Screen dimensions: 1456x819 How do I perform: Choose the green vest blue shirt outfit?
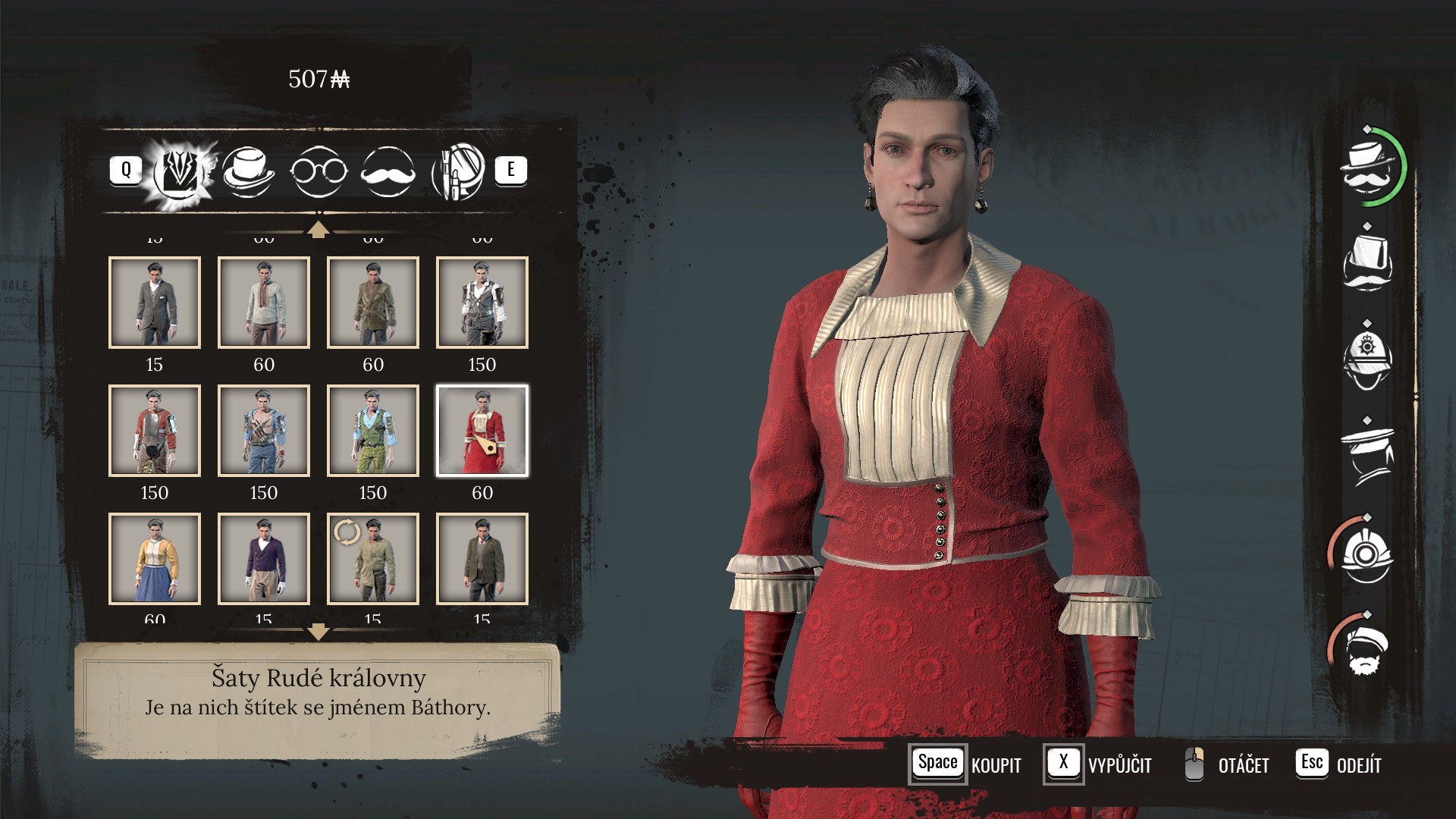pos(373,431)
